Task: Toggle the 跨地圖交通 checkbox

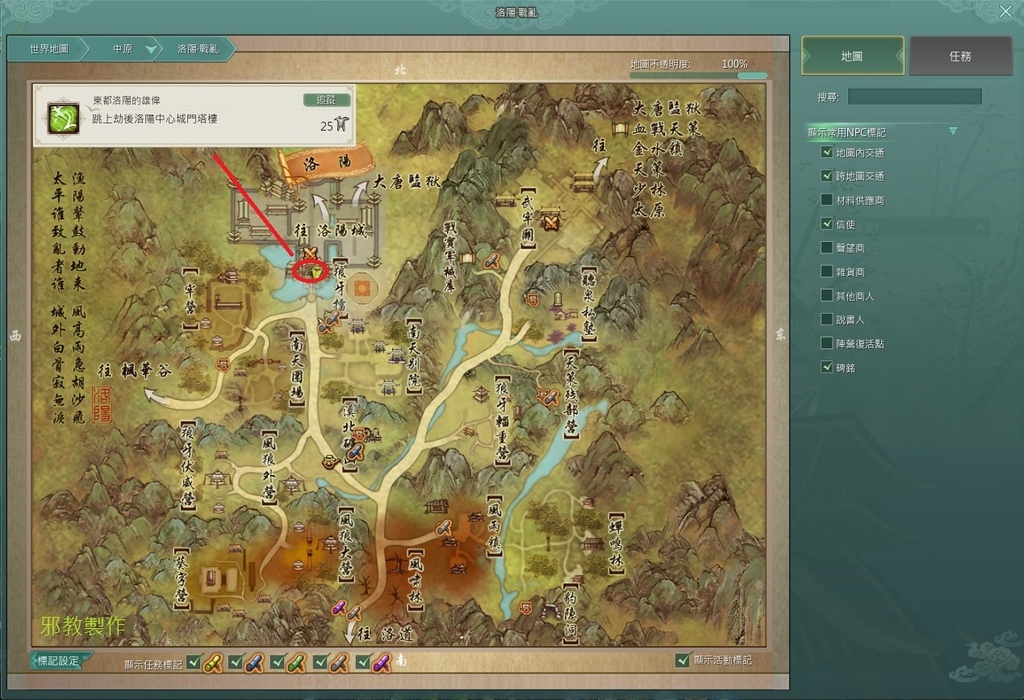Action: 827,176
